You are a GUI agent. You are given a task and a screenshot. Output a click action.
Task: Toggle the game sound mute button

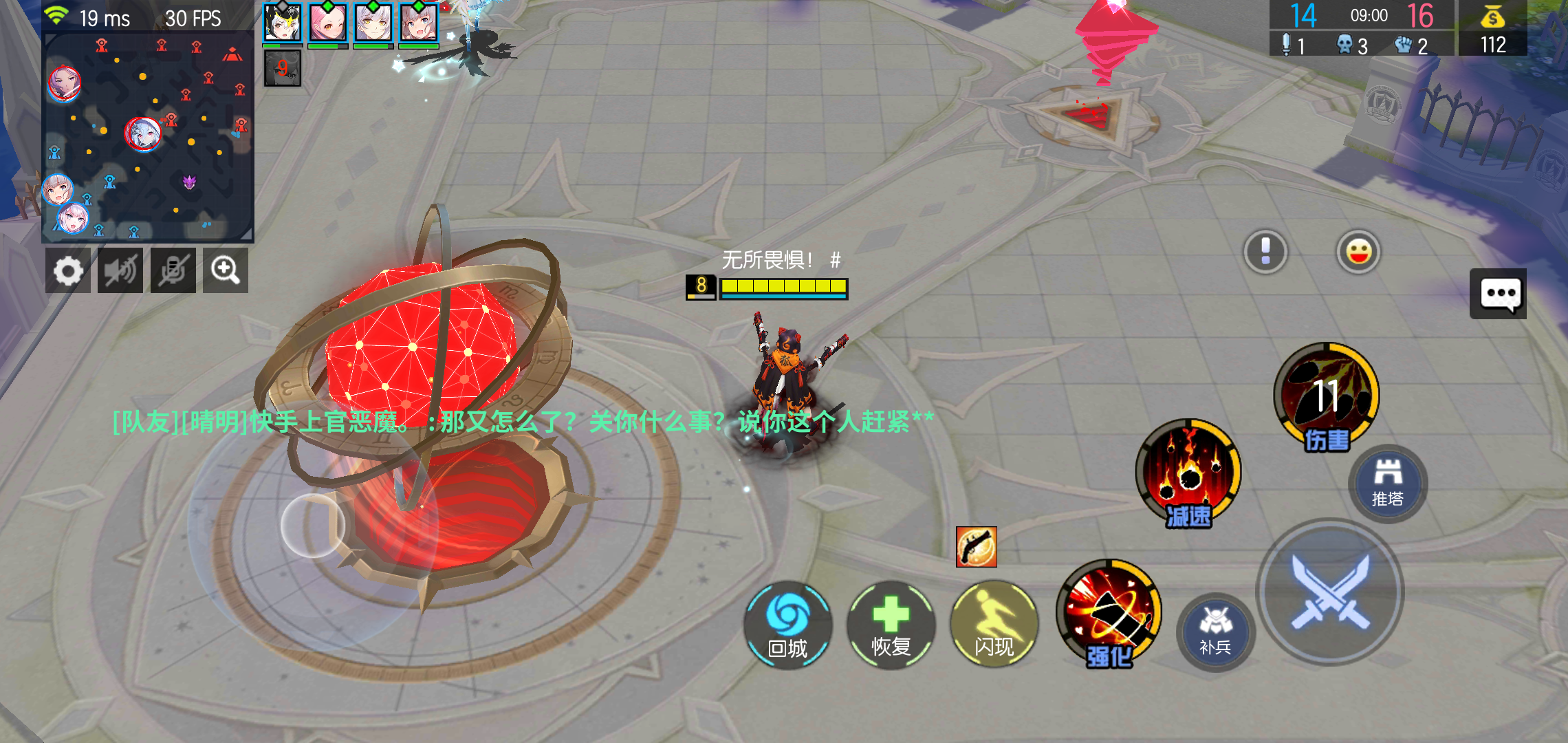[120, 270]
